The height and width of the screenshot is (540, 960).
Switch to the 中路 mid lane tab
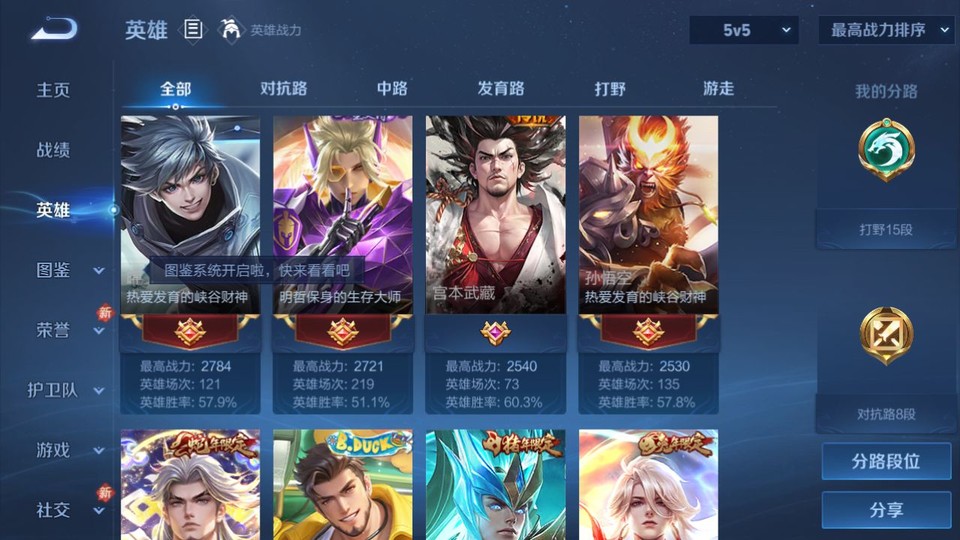[392, 88]
